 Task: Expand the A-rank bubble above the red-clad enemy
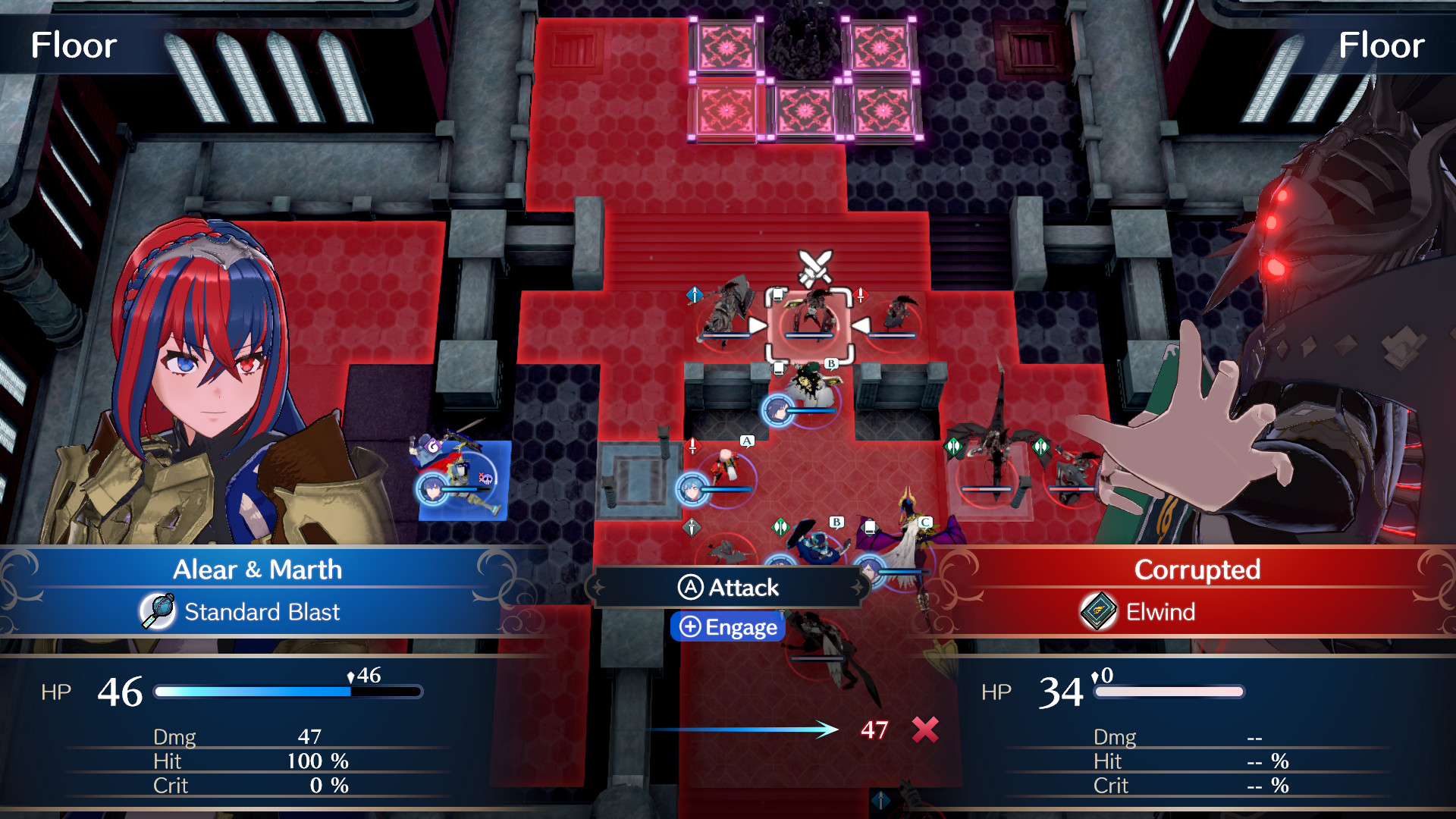(x=746, y=441)
